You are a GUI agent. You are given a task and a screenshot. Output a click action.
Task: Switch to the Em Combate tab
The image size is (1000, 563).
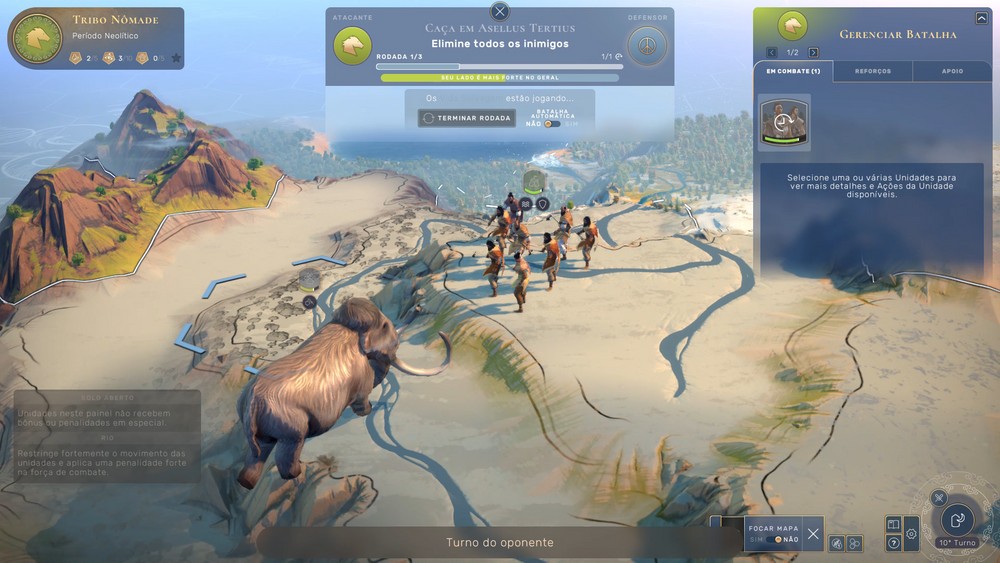792,71
